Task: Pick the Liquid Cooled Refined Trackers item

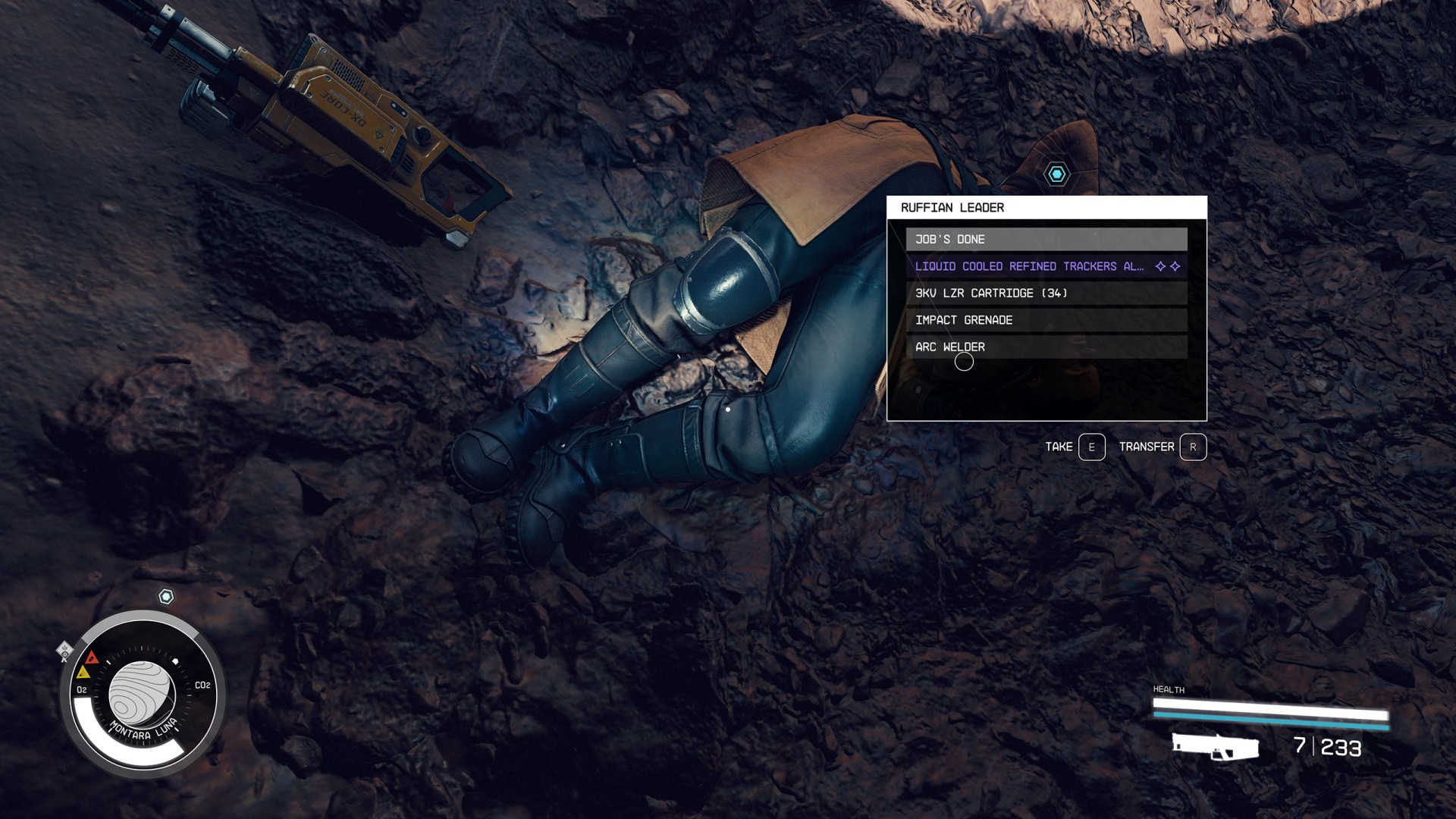Action: point(1046,266)
